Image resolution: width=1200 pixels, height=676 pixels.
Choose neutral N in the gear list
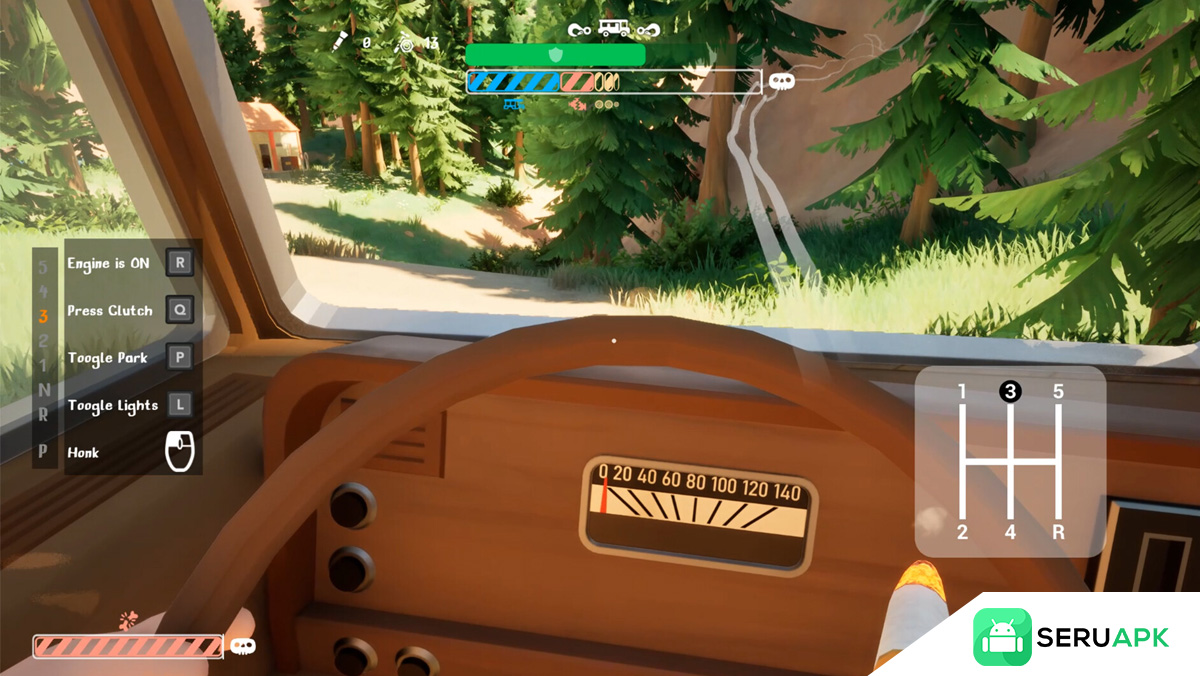(x=43, y=389)
